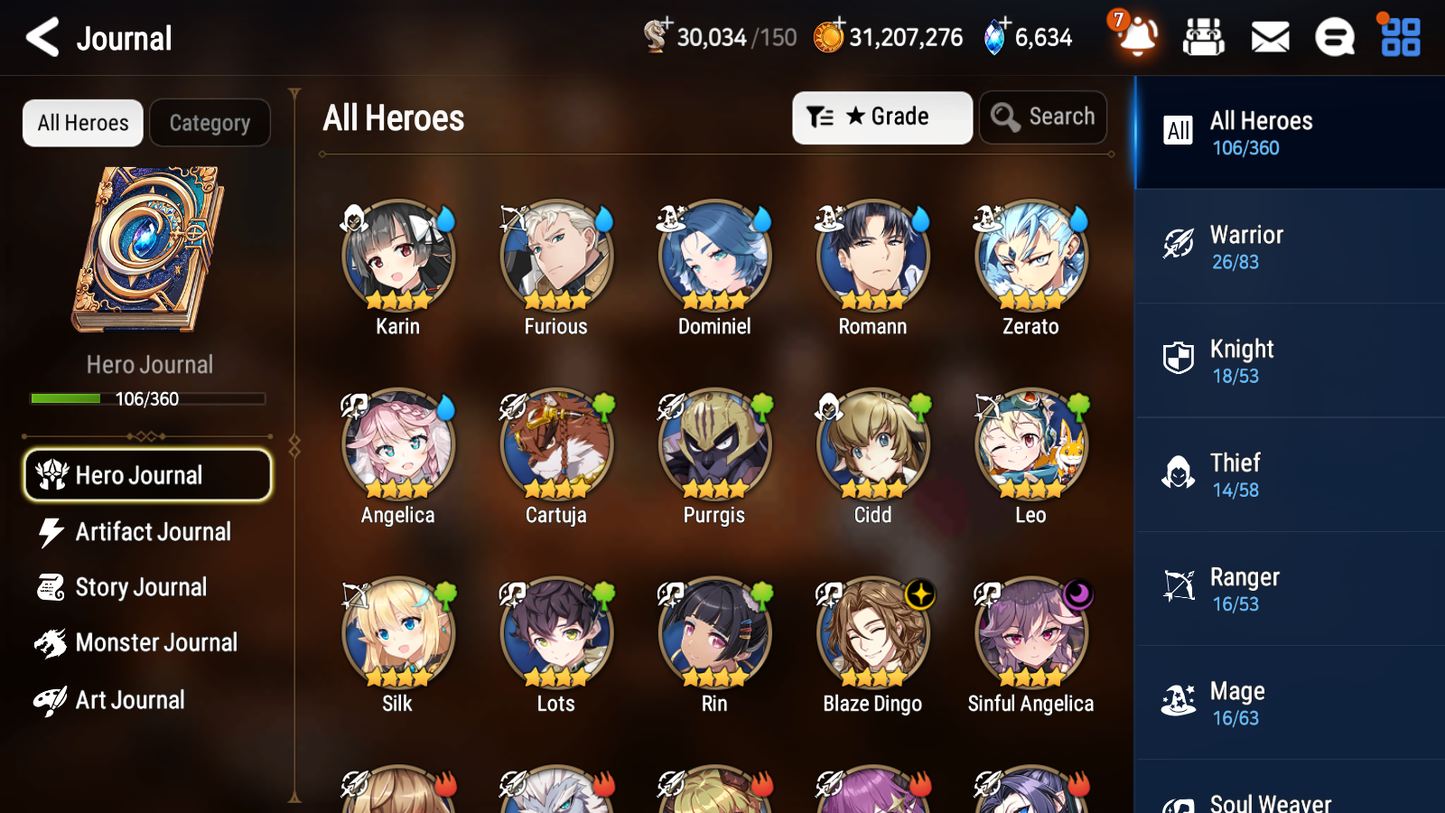Select Blaze Dingo's hero portrait
1445x813 pixels.
tap(872, 633)
